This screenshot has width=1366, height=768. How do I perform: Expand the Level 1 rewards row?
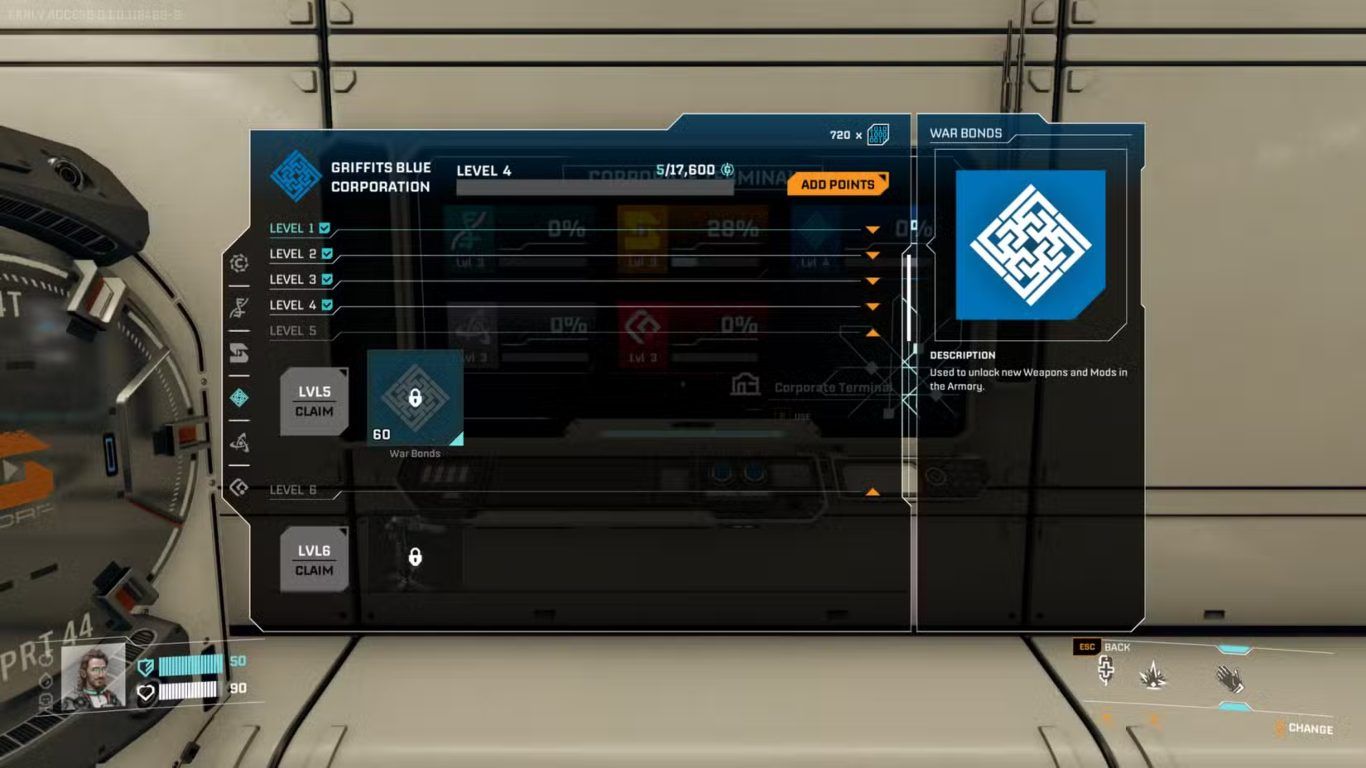click(x=872, y=230)
